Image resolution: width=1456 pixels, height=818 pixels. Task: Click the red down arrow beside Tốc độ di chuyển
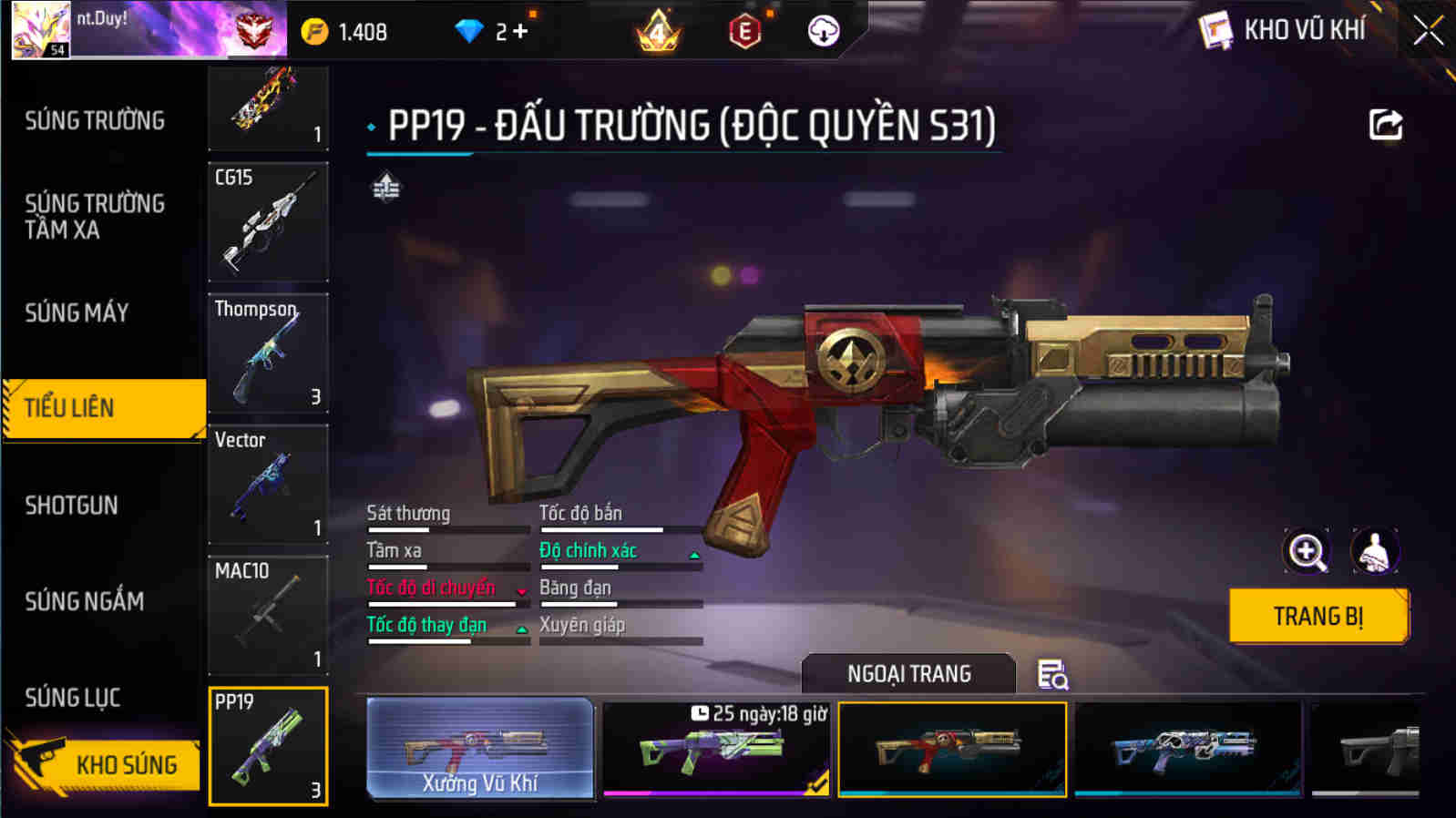(520, 592)
